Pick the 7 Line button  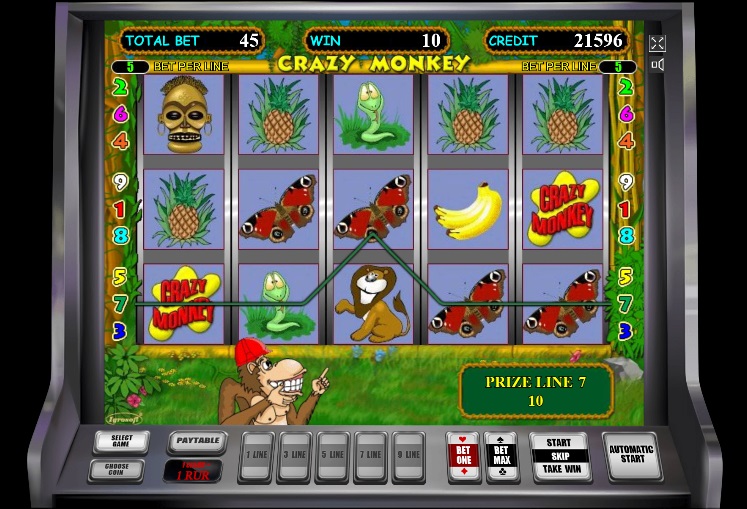pos(370,456)
